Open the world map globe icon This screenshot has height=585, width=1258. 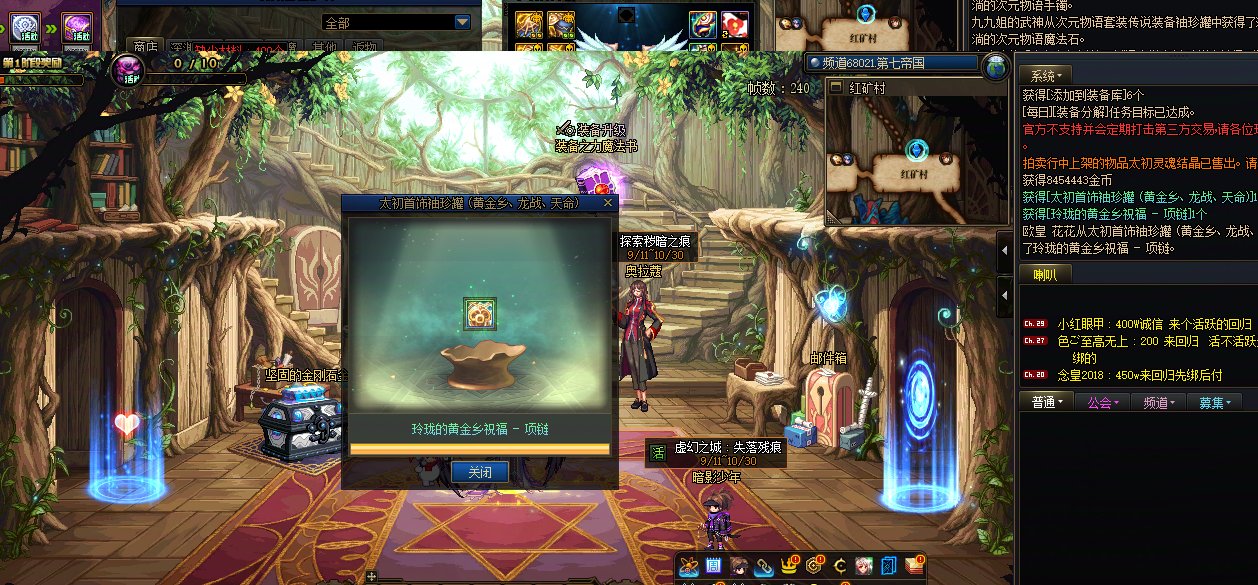(x=995, y=67)
